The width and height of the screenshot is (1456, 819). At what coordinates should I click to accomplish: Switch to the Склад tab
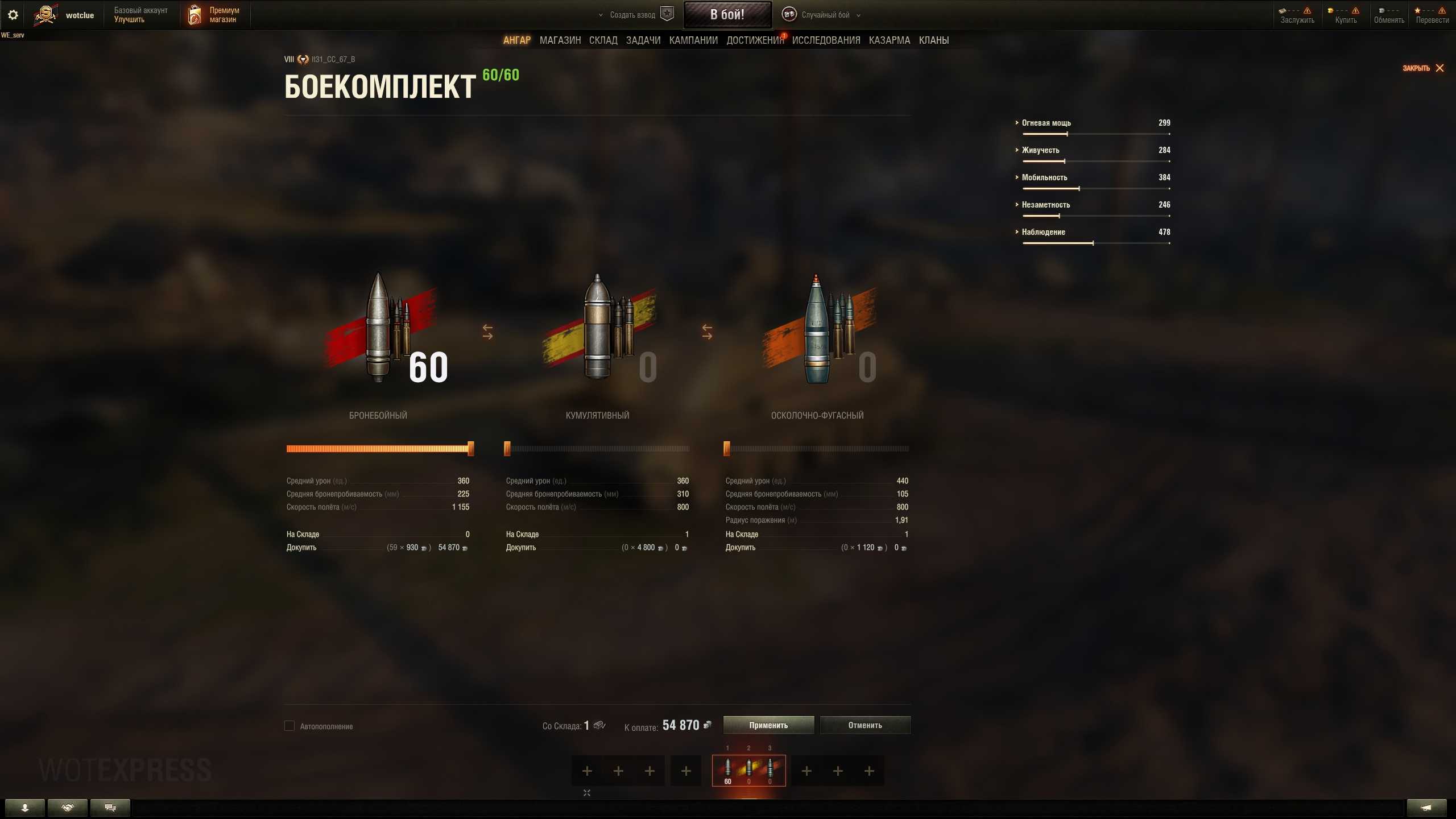(x=603, y=40)
